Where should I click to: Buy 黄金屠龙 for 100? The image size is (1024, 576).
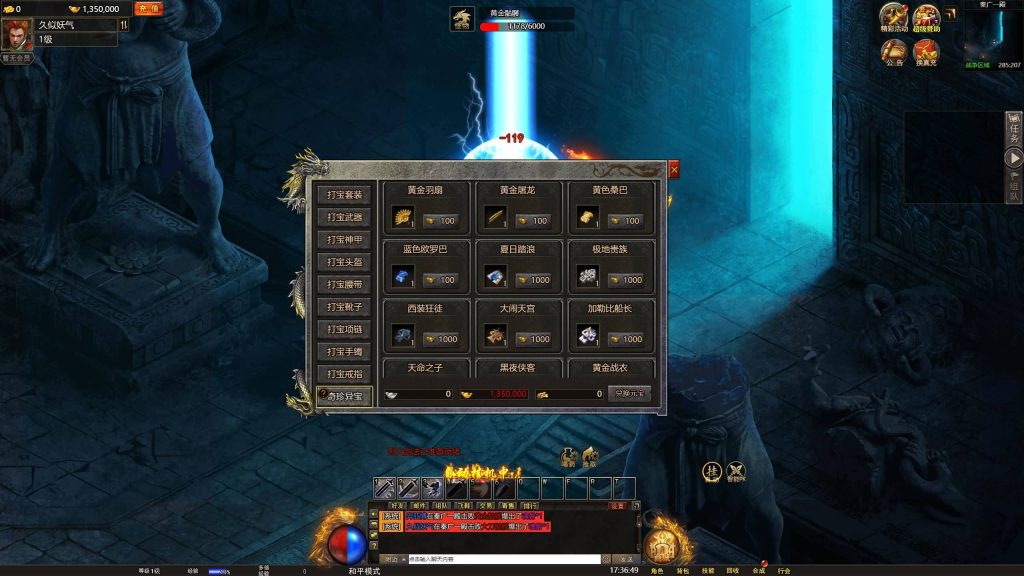[x=532, y=220]
